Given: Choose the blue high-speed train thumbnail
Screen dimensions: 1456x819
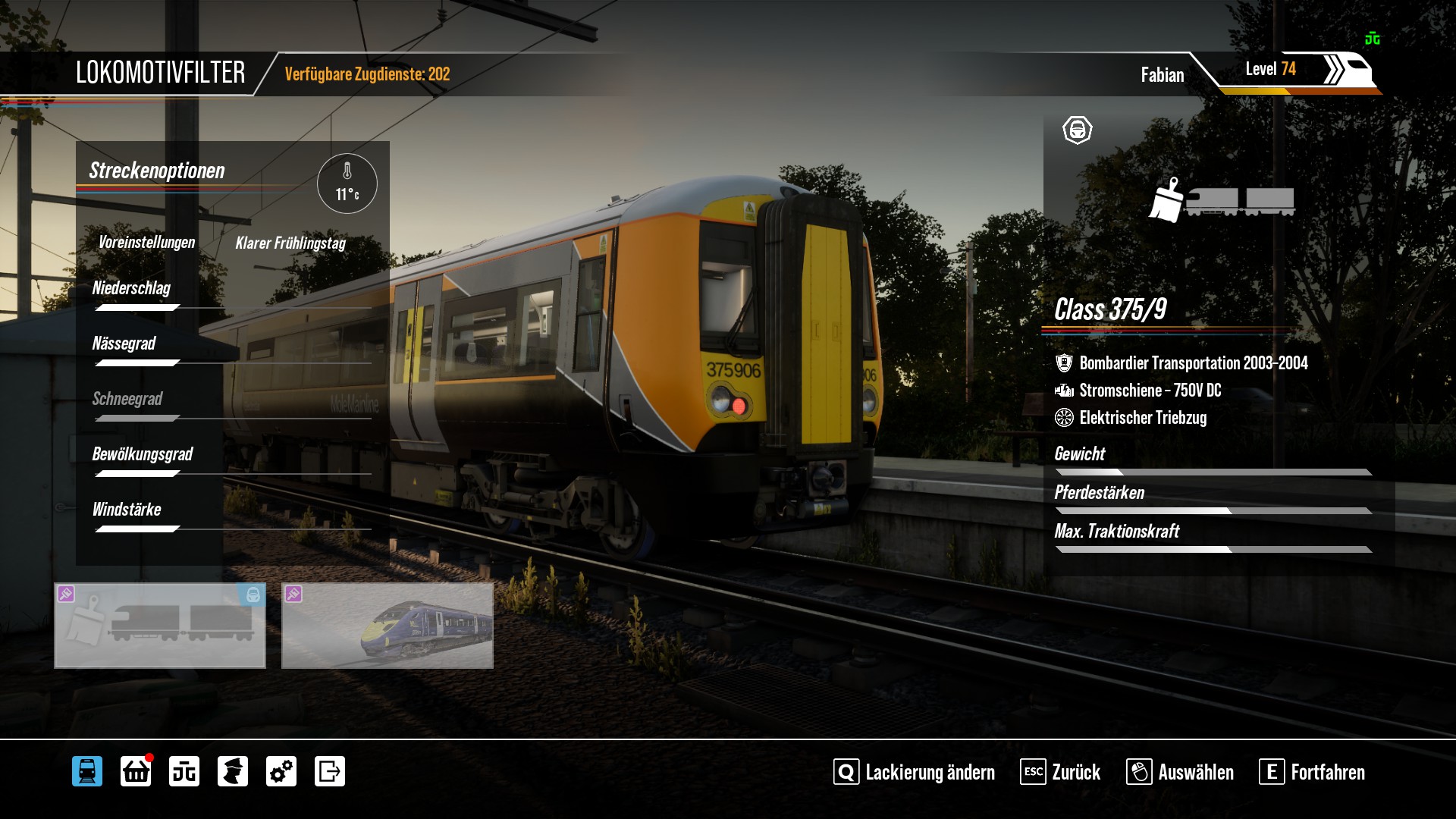Looking at the screenshot, I should pos(388,626).
